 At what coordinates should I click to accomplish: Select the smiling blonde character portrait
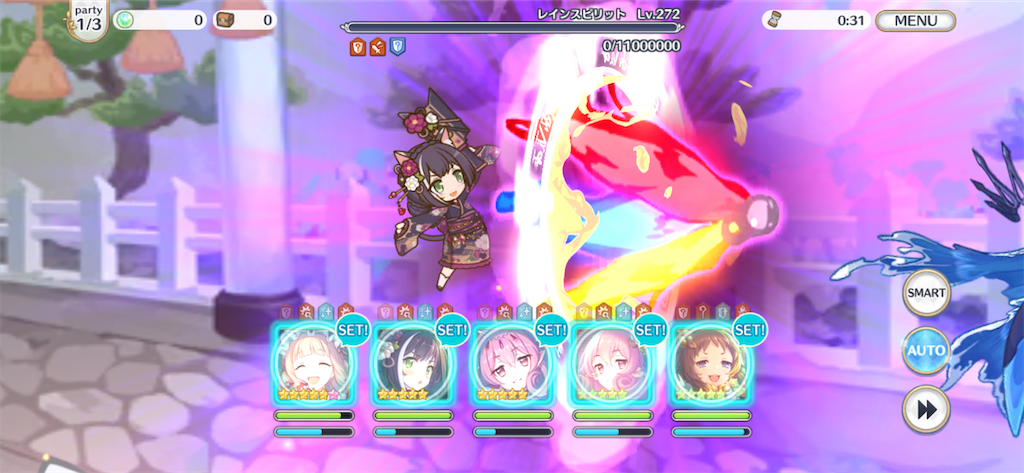tap(313, 364)
